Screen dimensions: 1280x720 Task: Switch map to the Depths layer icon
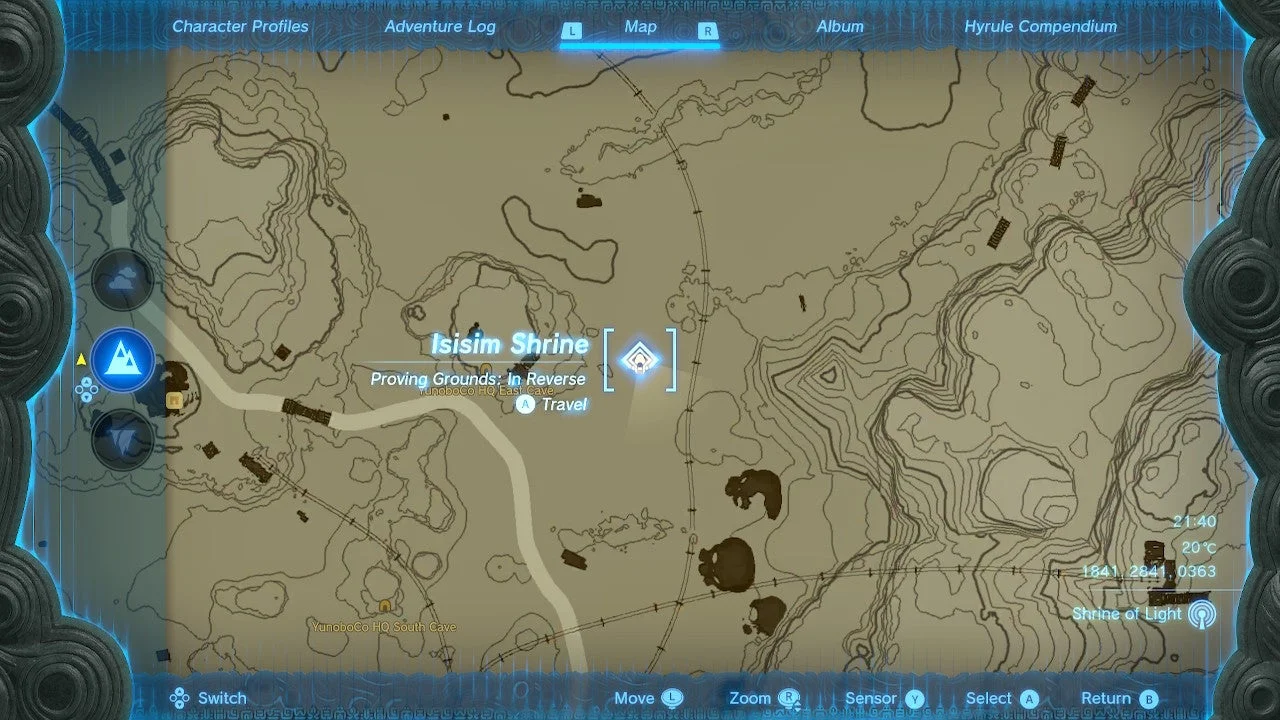tap(123, 439)
